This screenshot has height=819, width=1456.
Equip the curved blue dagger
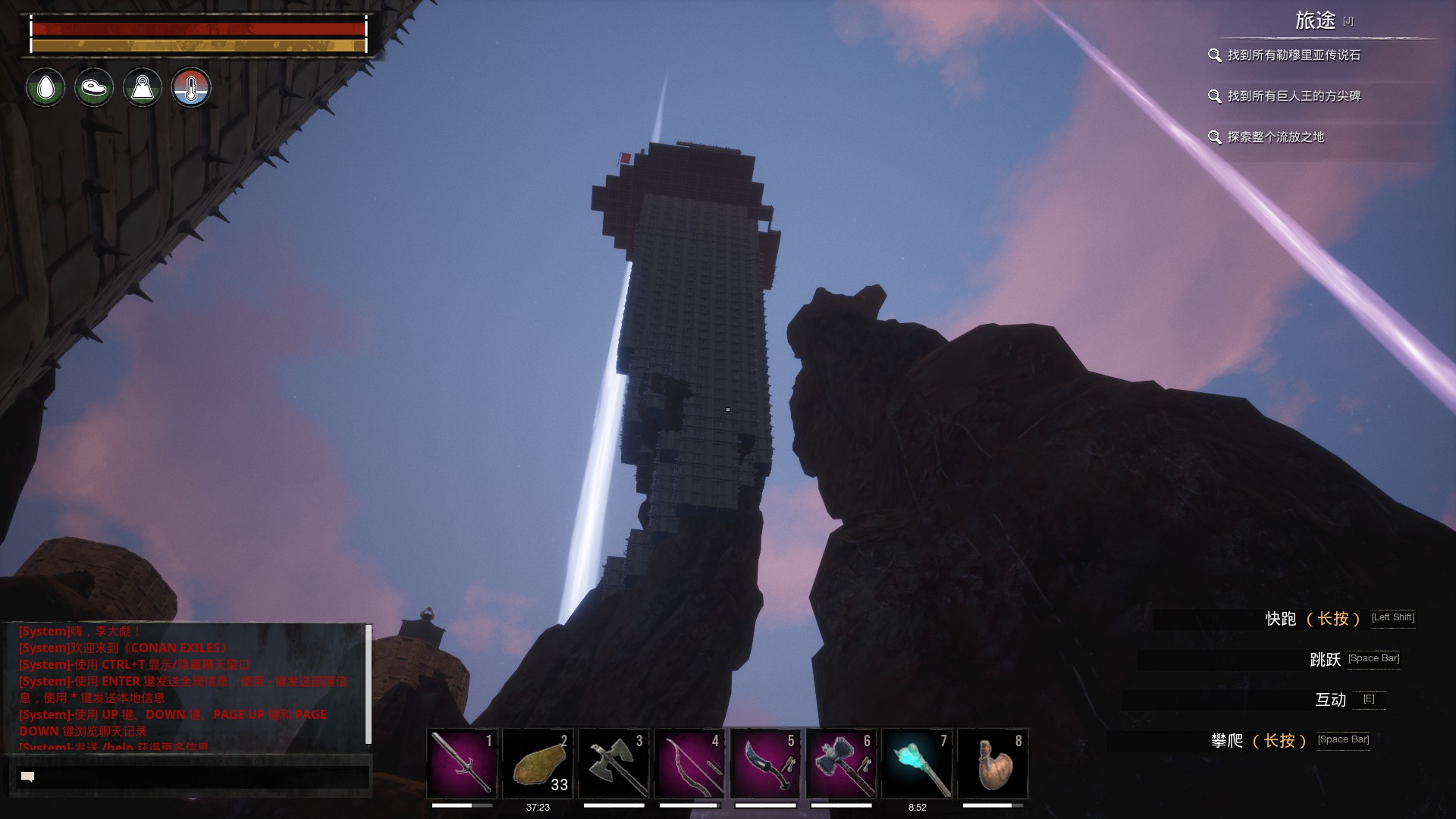coord(765,763)
